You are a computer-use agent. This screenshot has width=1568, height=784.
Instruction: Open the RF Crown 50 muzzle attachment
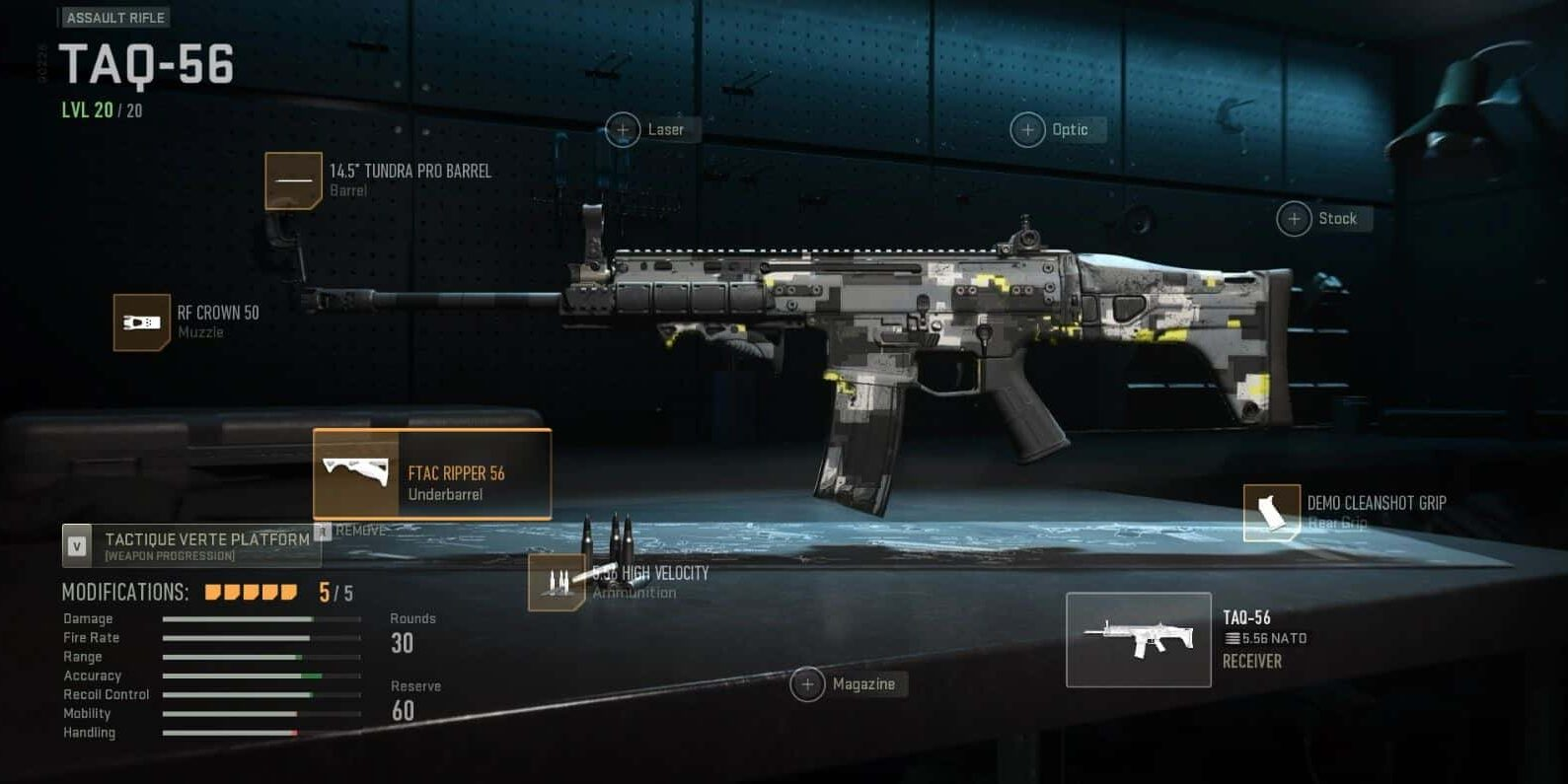[141, 321]
